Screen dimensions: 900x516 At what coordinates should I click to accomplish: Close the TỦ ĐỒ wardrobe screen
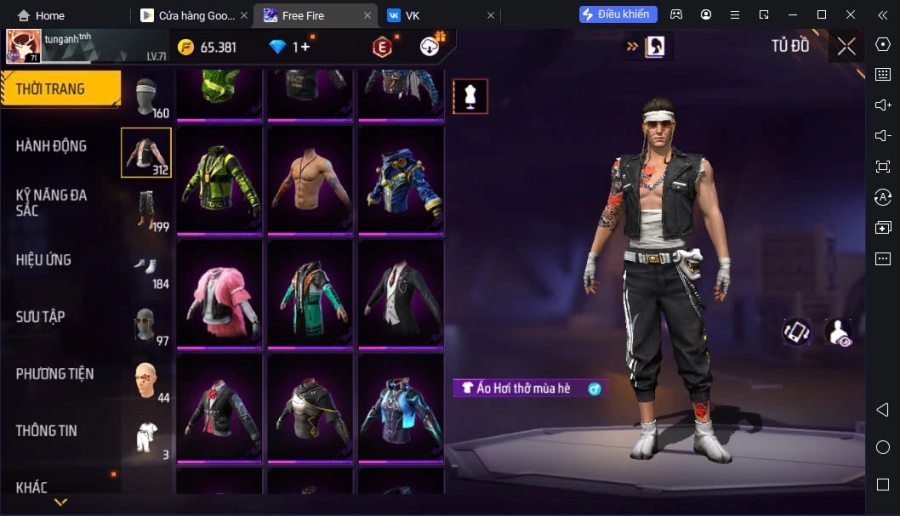(846, 46)
